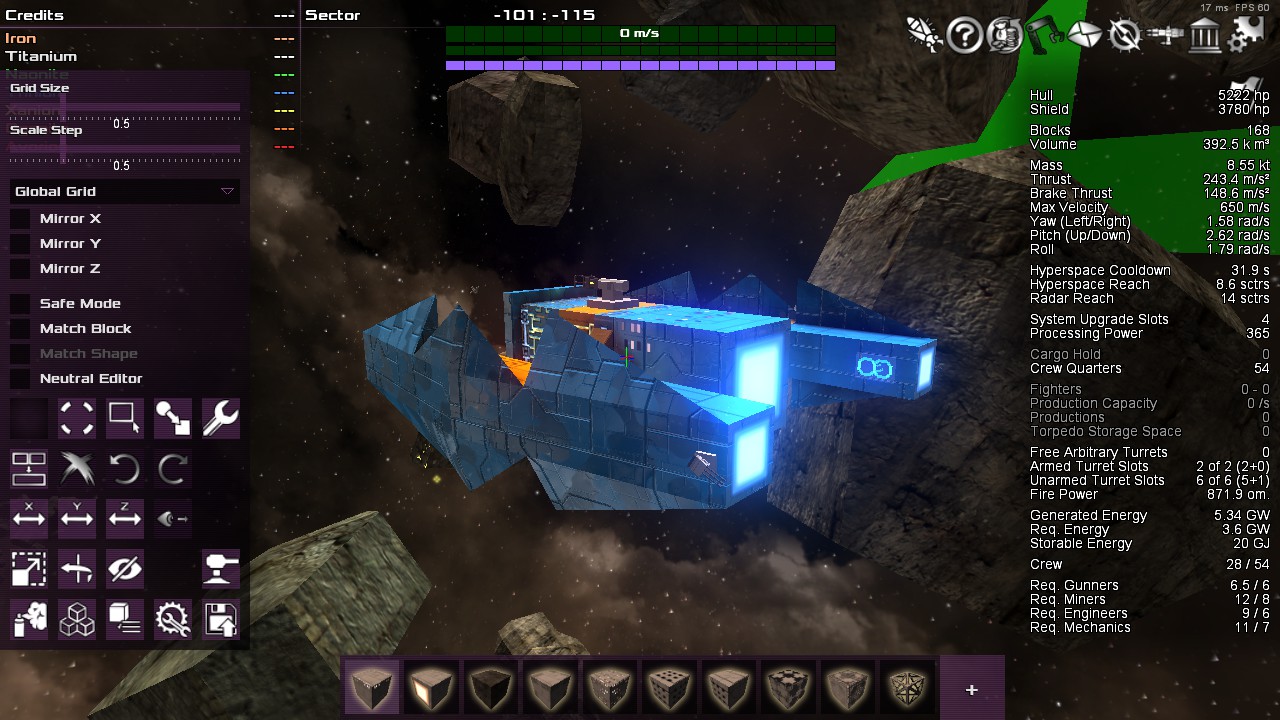1280x720 pixels.
Task: Add a block with the plus button
Action: coord(971,689)
